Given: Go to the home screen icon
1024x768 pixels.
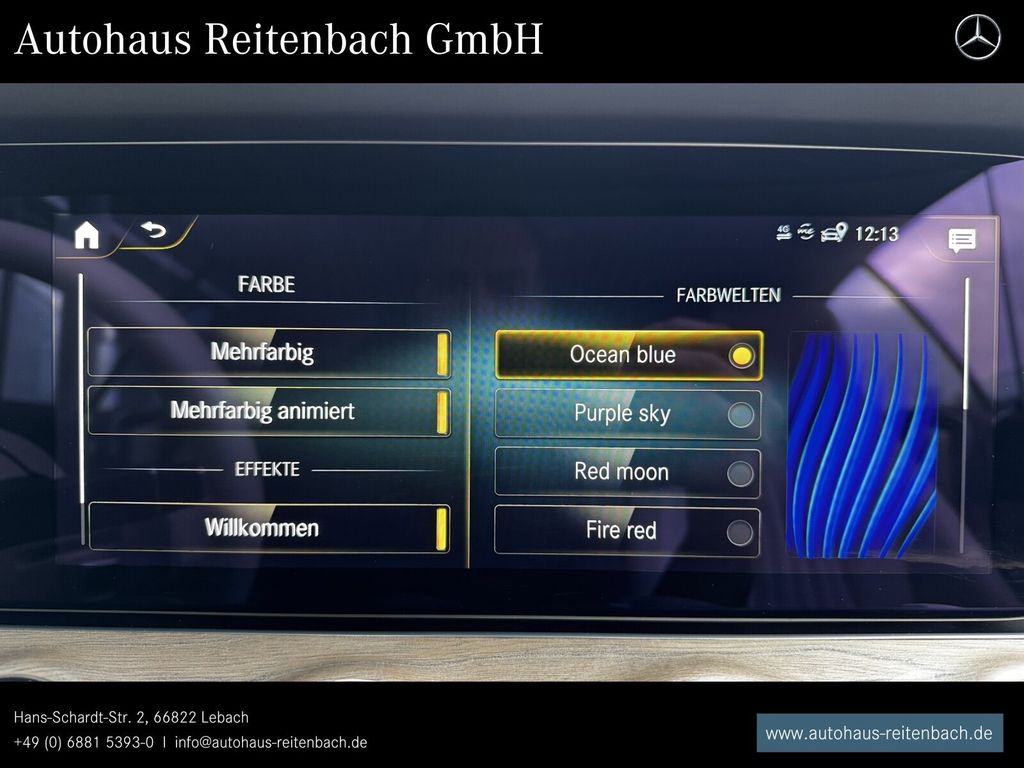Looking at the screenshot, I should tap(87, 235).
